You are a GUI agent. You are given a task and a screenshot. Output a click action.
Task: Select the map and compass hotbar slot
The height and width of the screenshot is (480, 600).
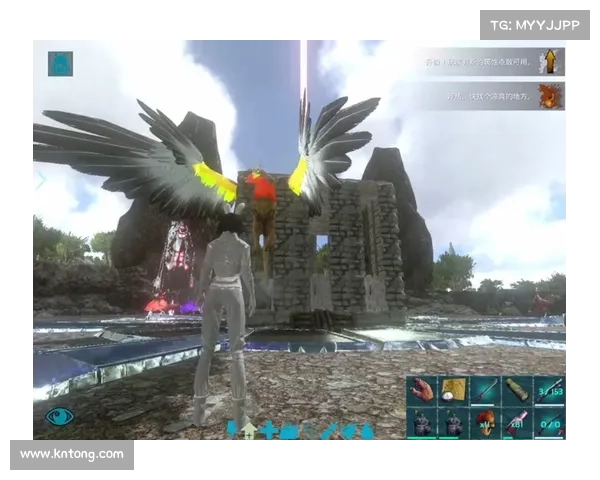(455, 391)
